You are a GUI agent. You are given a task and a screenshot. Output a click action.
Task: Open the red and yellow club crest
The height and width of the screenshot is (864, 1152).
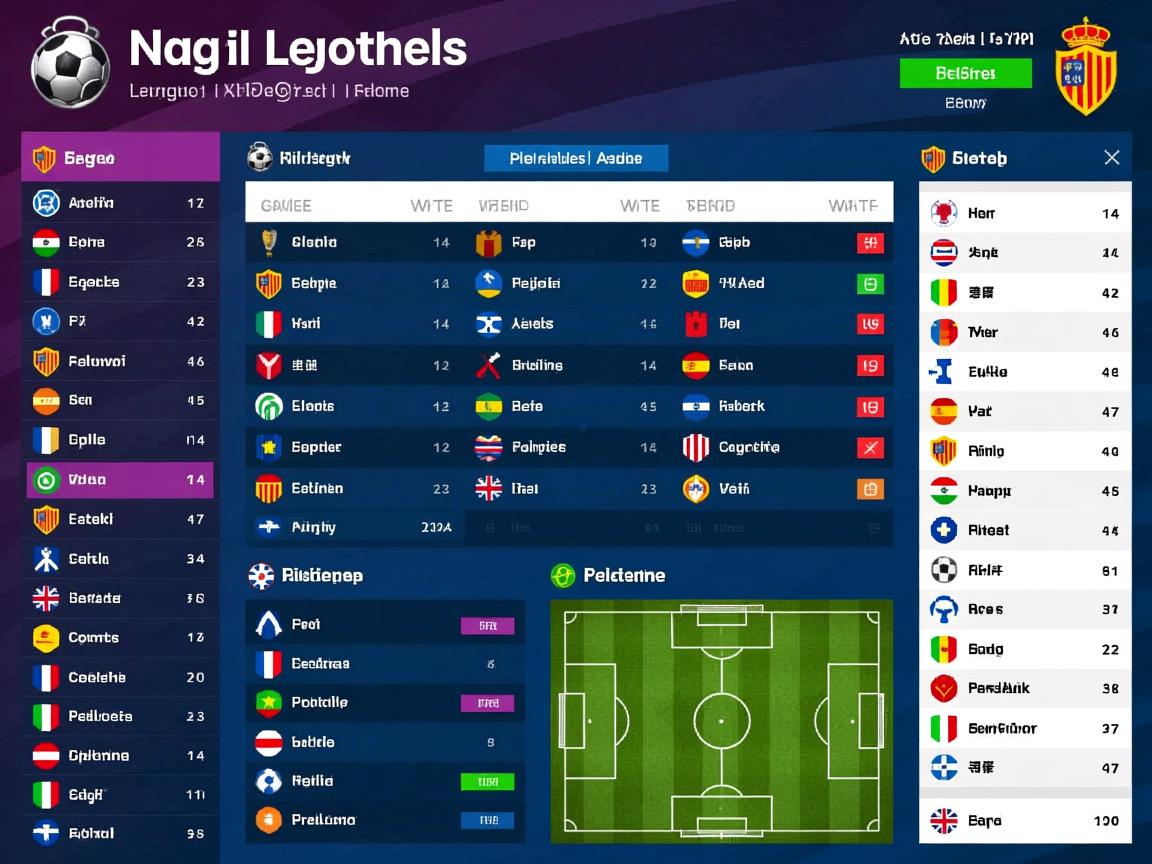tap(1086, 66)
